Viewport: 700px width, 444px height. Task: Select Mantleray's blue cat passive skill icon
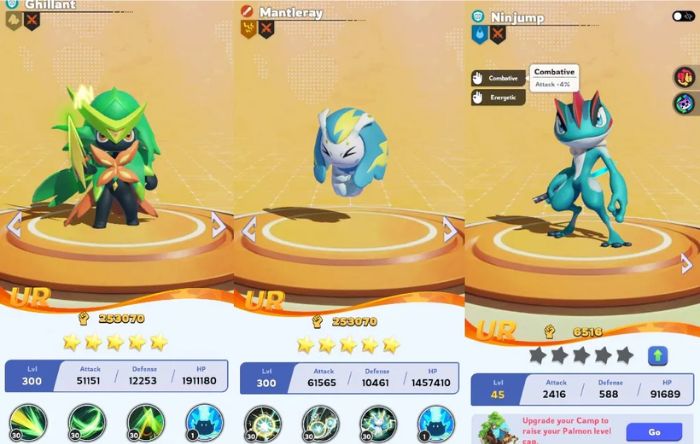436,424
